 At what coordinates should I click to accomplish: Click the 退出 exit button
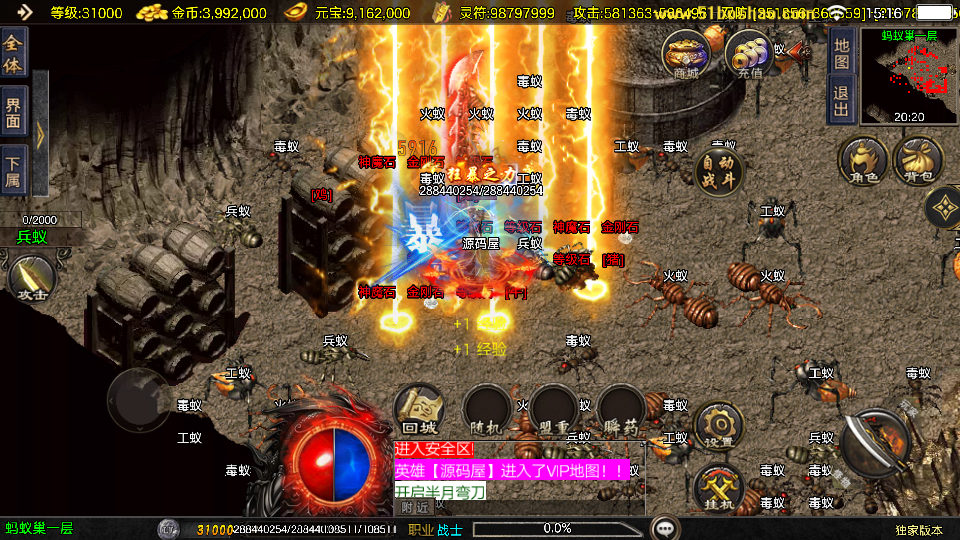[x=842, y=100]
